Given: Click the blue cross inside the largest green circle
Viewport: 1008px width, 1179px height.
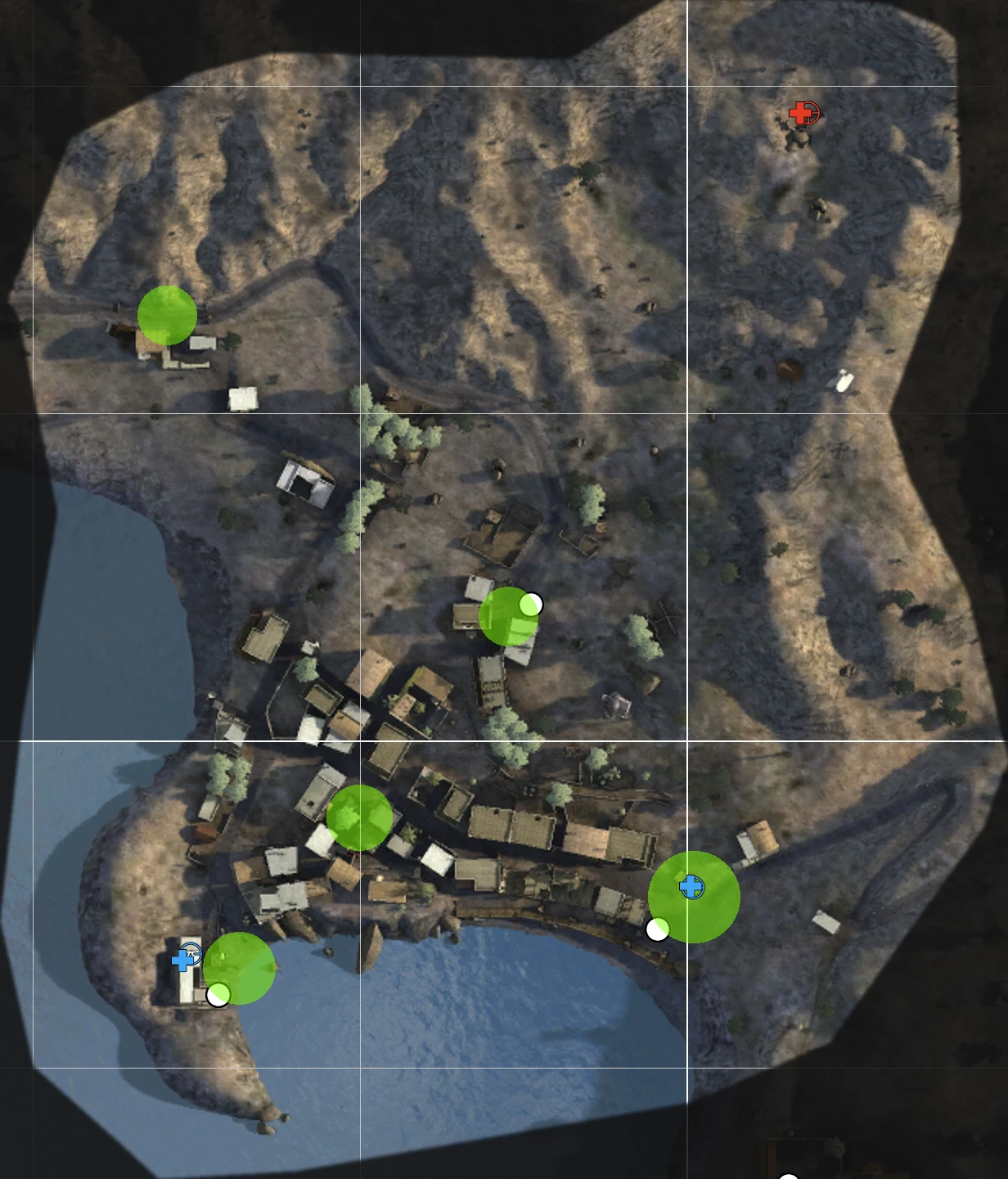Looking at the screenshot, I should [x=691, y=886].
